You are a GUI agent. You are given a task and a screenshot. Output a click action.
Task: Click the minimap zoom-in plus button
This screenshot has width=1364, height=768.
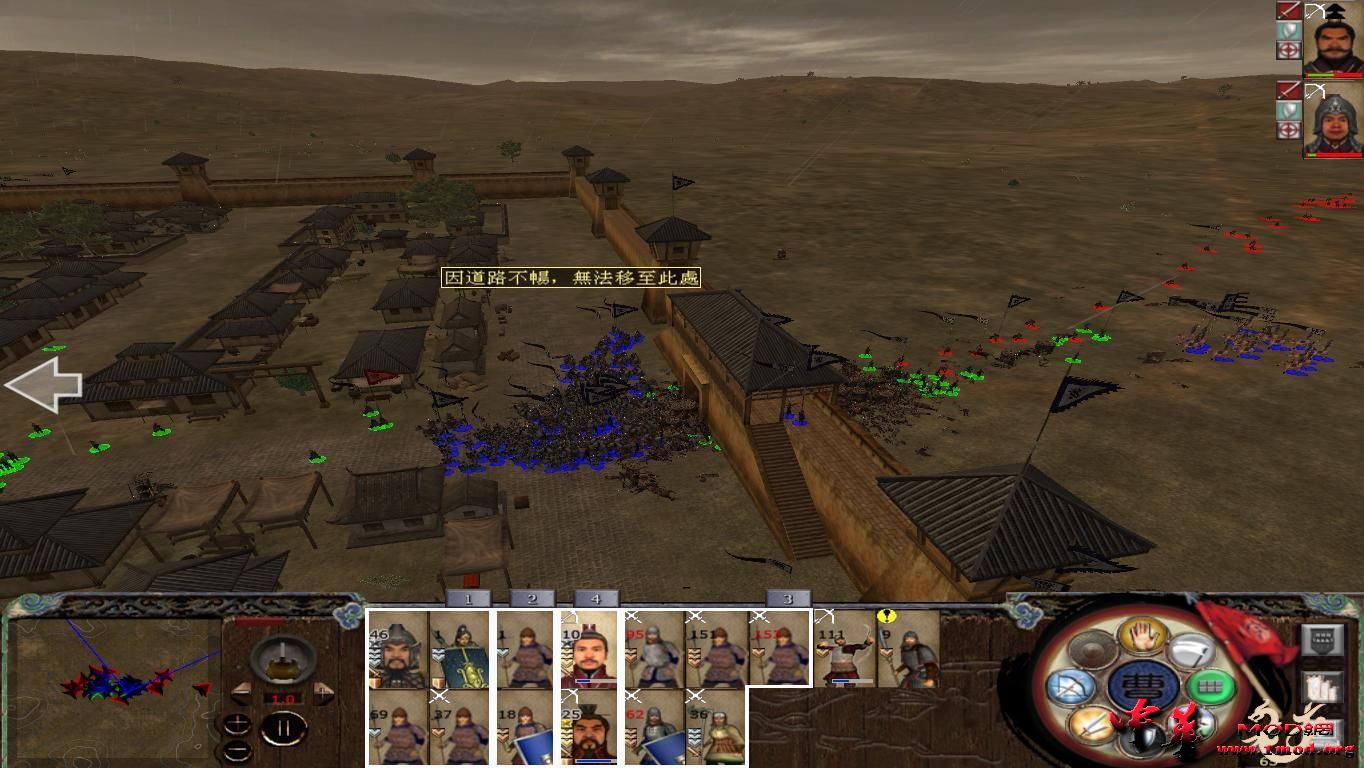[x=237, y=723]
